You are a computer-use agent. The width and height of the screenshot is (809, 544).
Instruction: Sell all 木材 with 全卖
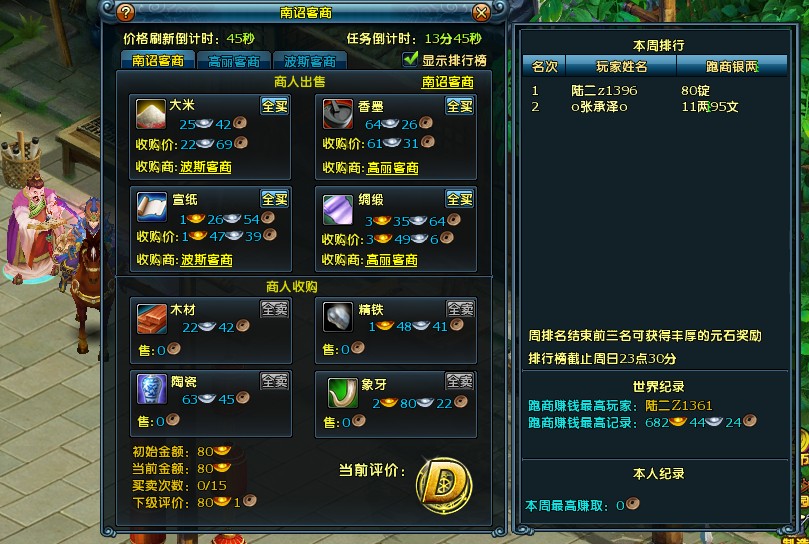(x=275, y=309)
